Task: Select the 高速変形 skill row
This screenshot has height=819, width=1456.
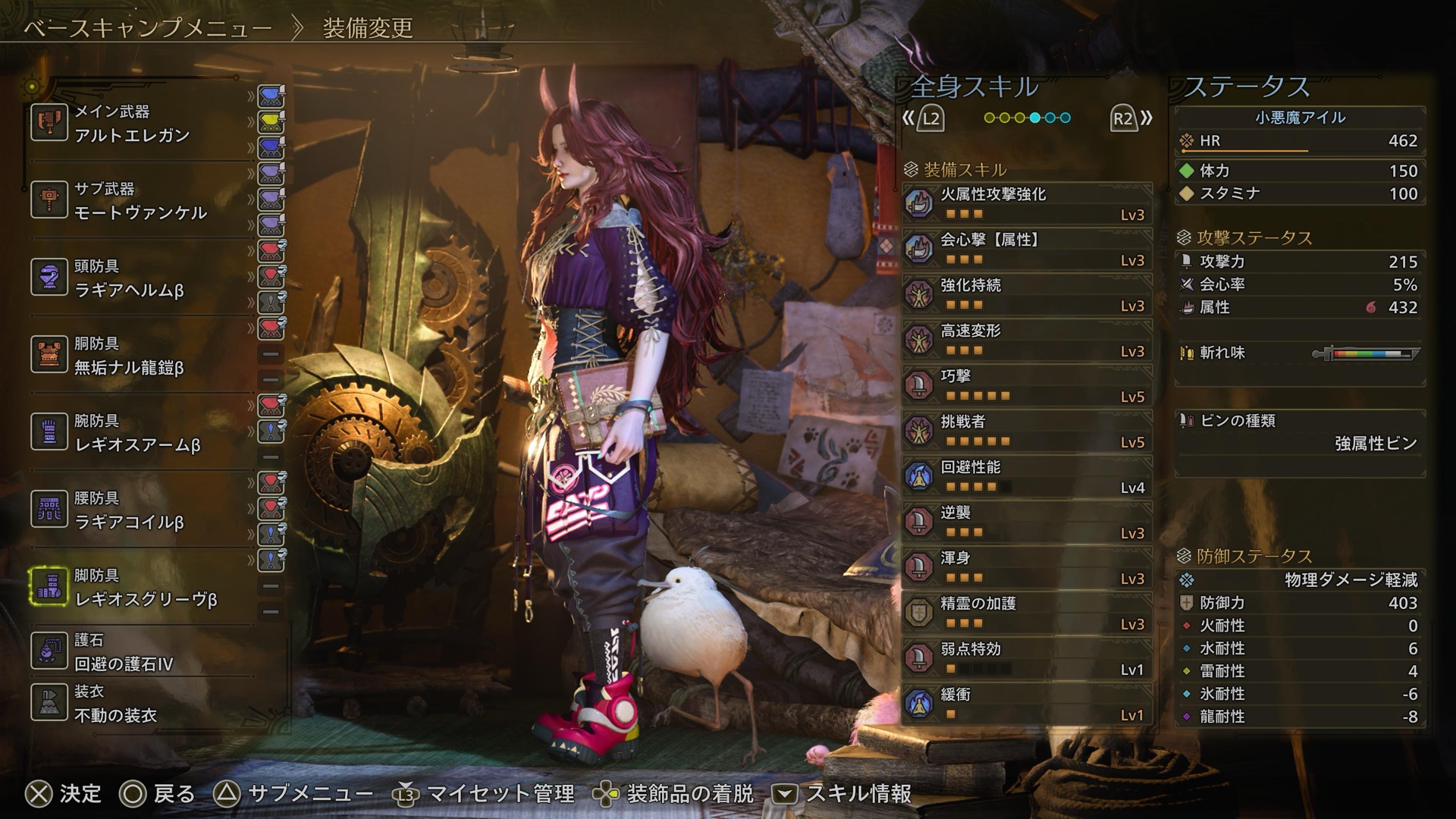Action: click(1028, 340)
